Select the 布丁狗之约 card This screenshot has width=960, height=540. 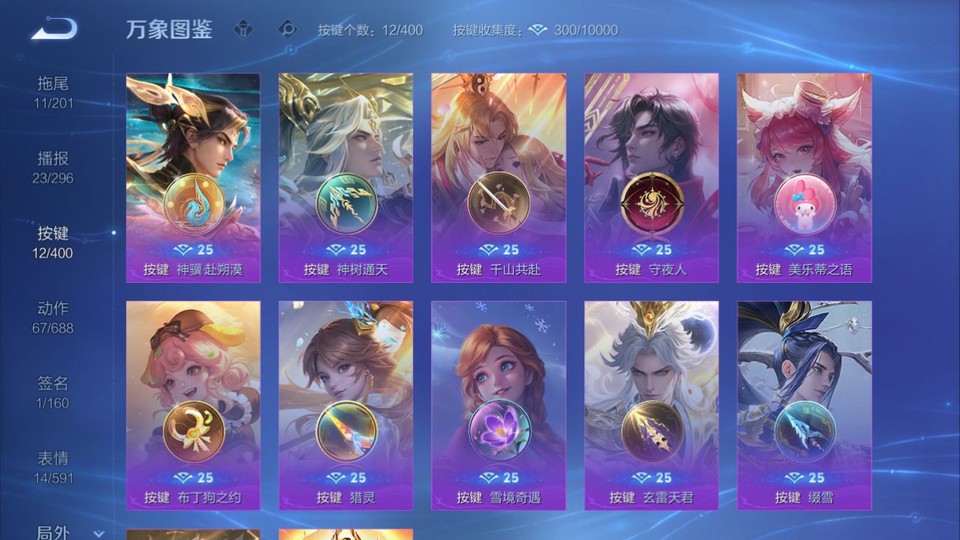(193, 405)
